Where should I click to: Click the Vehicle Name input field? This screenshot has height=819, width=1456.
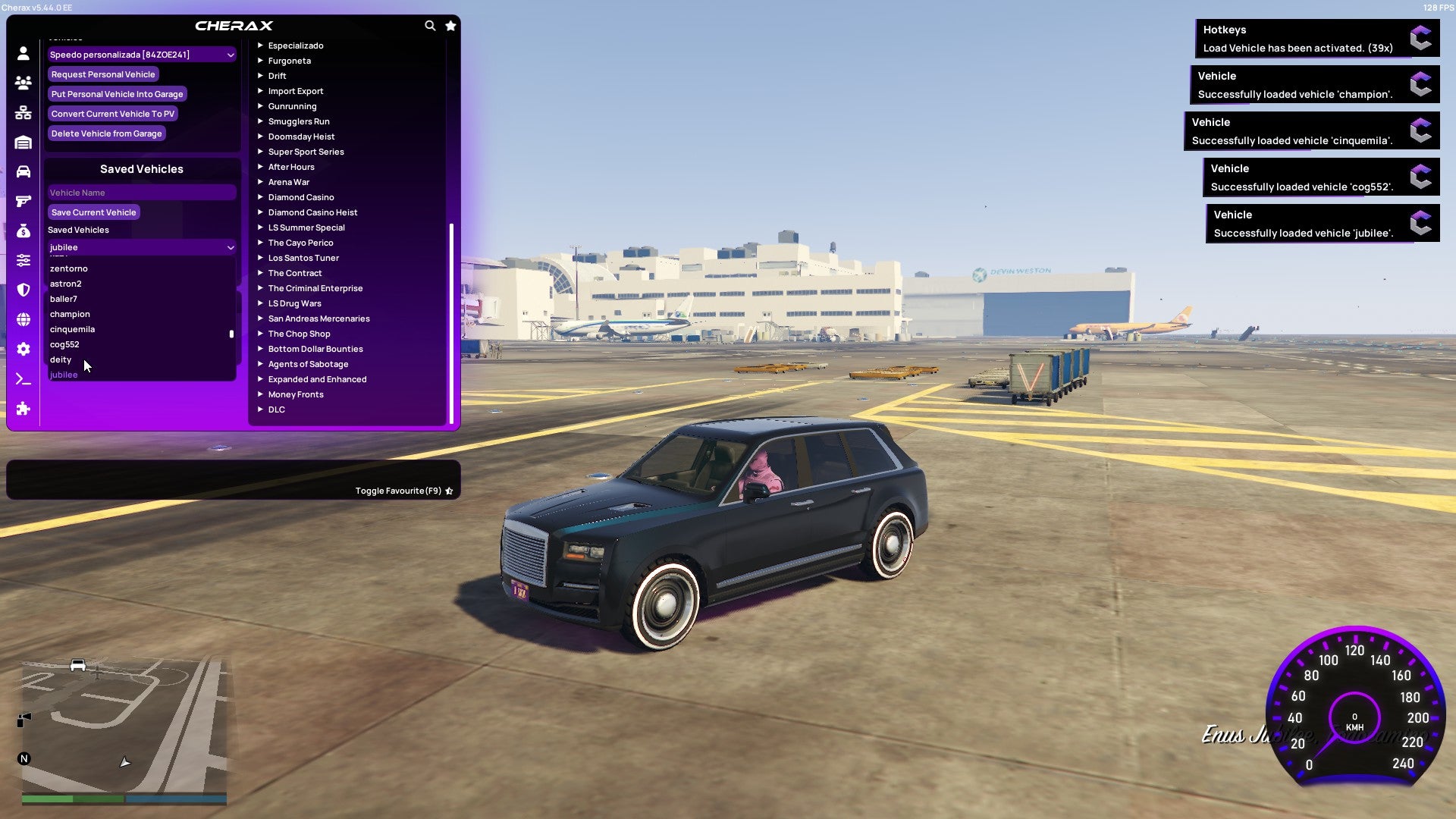click(141, 192)
